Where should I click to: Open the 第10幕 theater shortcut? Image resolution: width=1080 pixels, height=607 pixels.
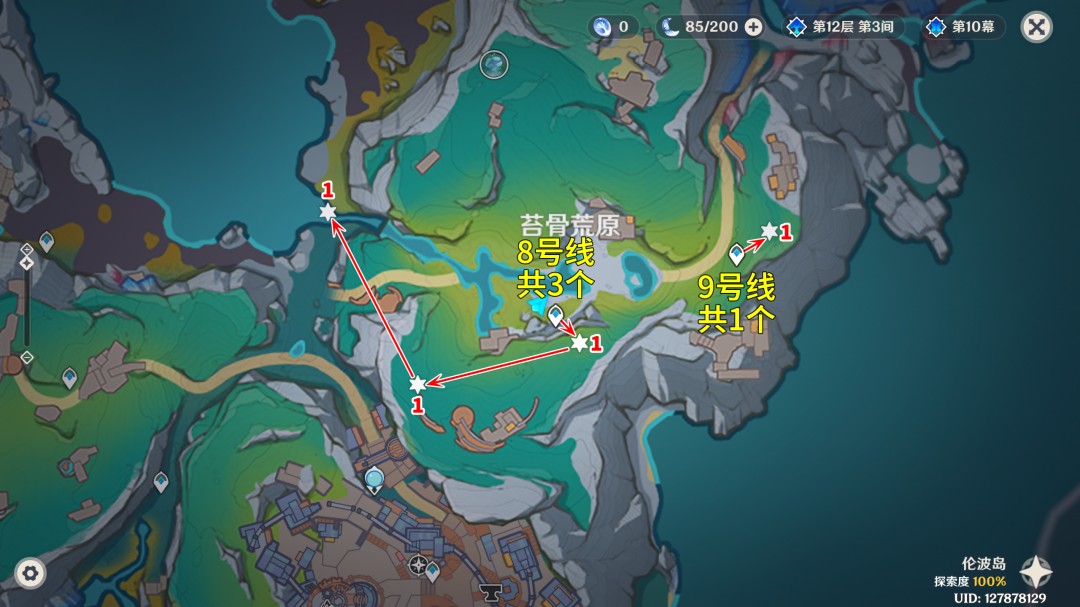(963, 27)
